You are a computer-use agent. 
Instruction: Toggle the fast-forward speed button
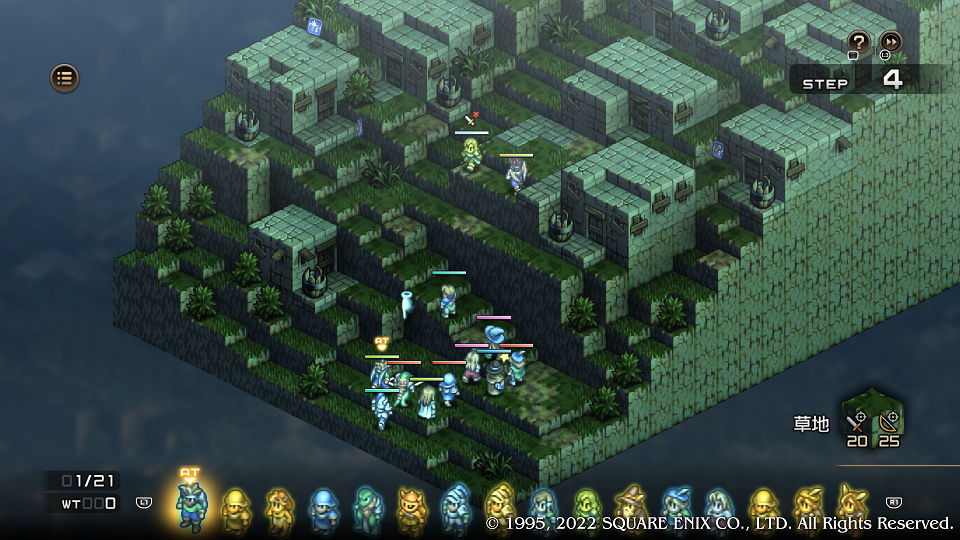[889, 42]
